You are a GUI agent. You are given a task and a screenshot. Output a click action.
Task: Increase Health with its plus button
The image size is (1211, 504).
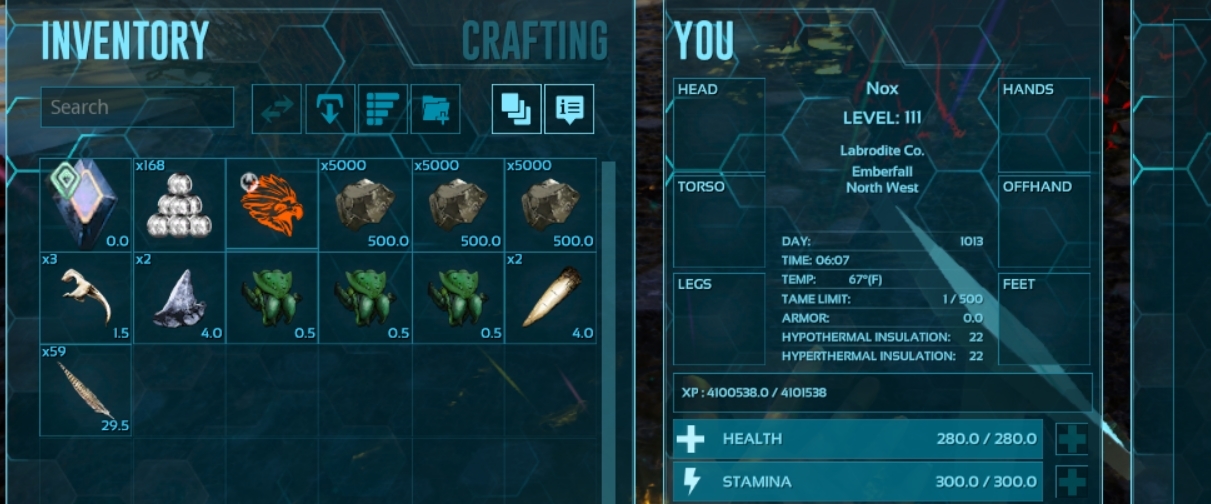point(1072,439)
